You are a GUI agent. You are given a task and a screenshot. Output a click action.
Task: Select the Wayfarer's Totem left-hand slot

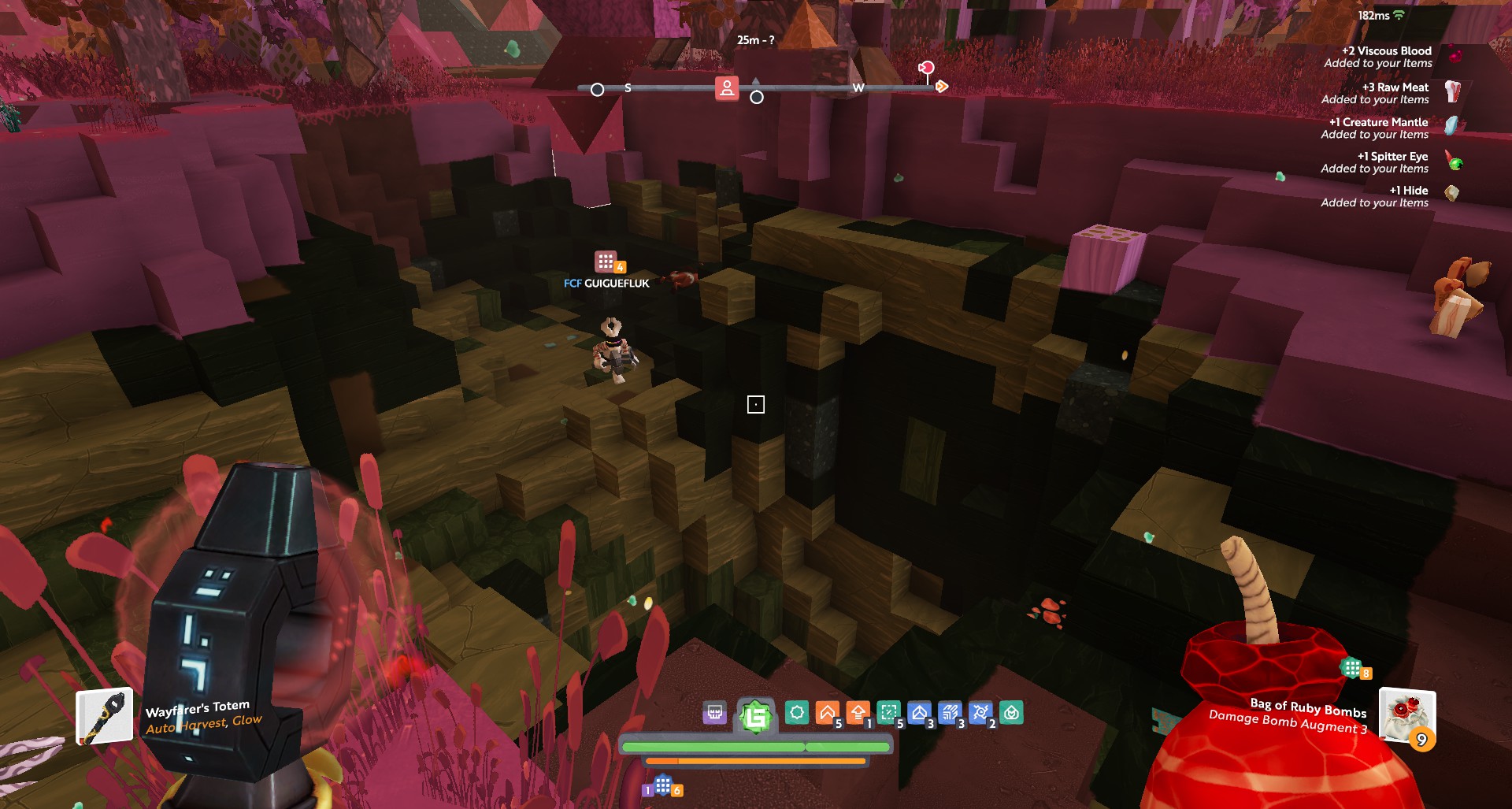coord(104,716)
